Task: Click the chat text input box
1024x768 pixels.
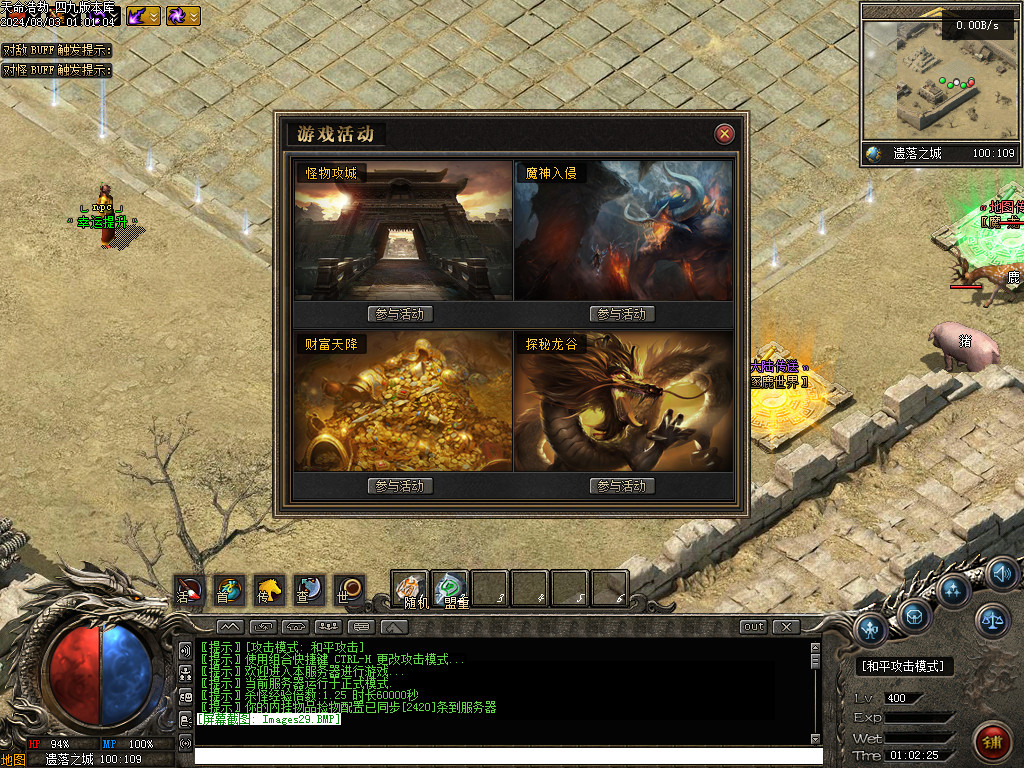Action: [500, 756]
